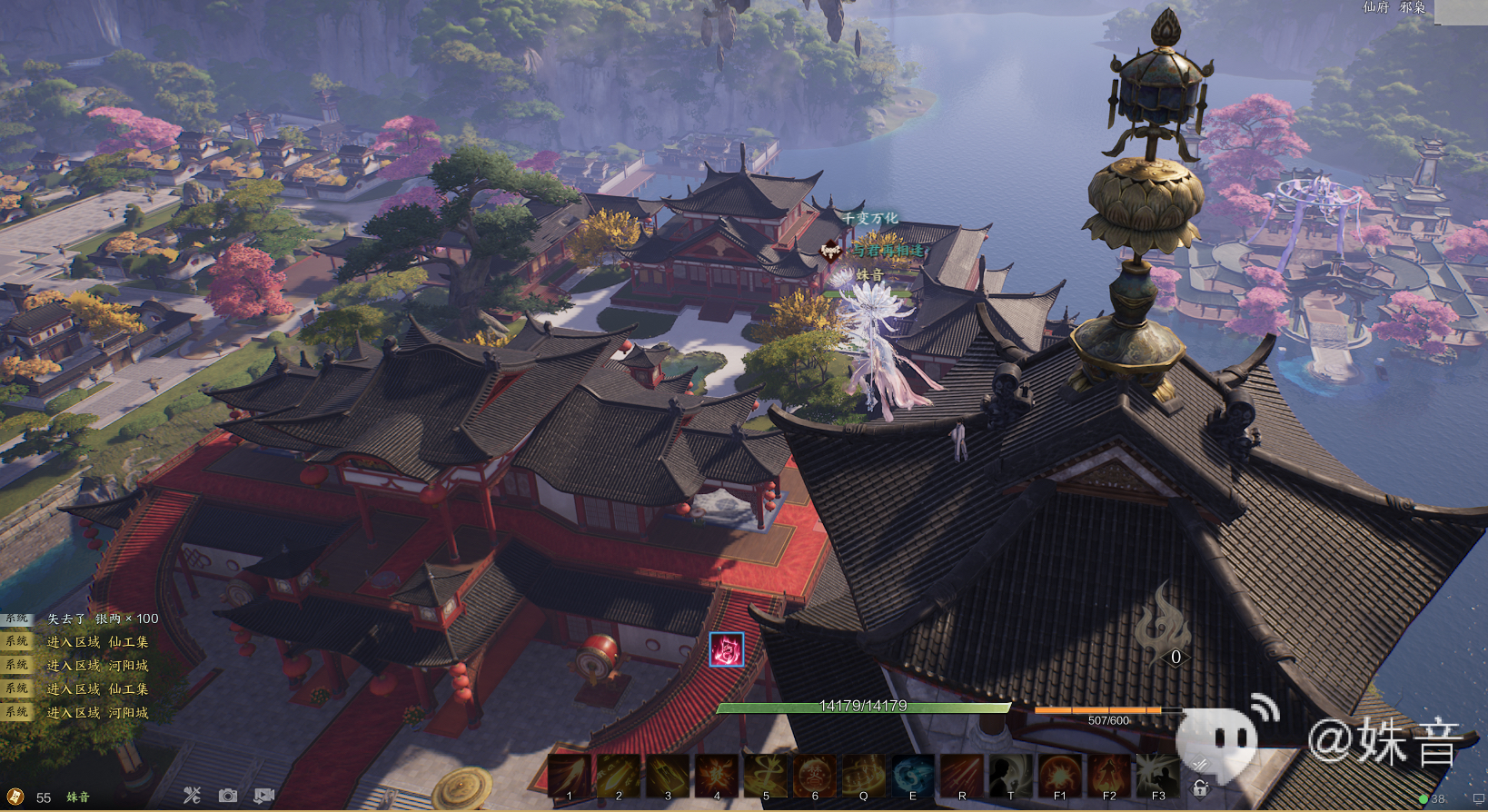Activate the flaming figure skill on F2
Screen dimensions: 1488x812
1109,777
